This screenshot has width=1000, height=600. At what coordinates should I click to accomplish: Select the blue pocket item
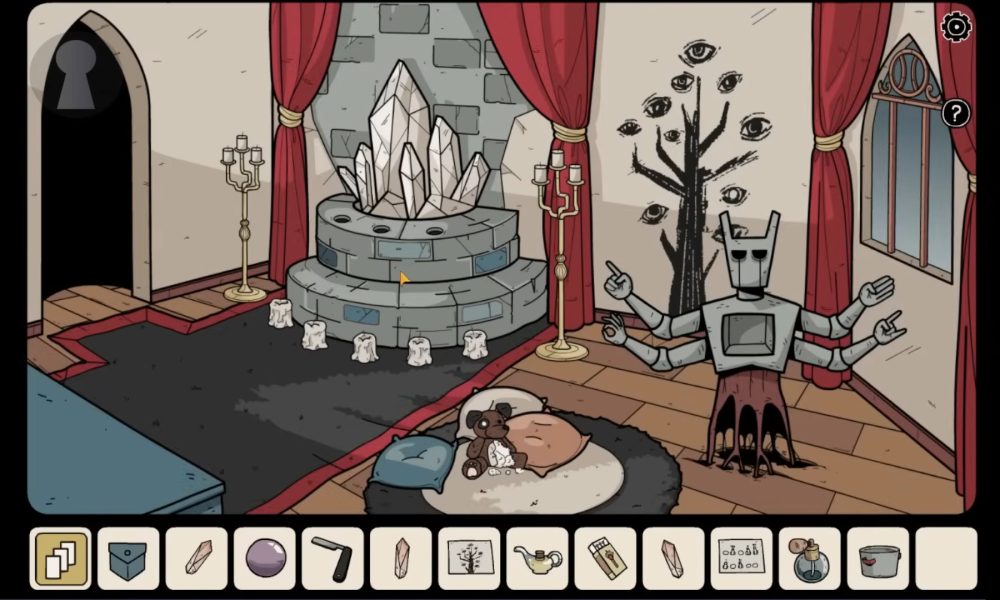click(129, 558)
